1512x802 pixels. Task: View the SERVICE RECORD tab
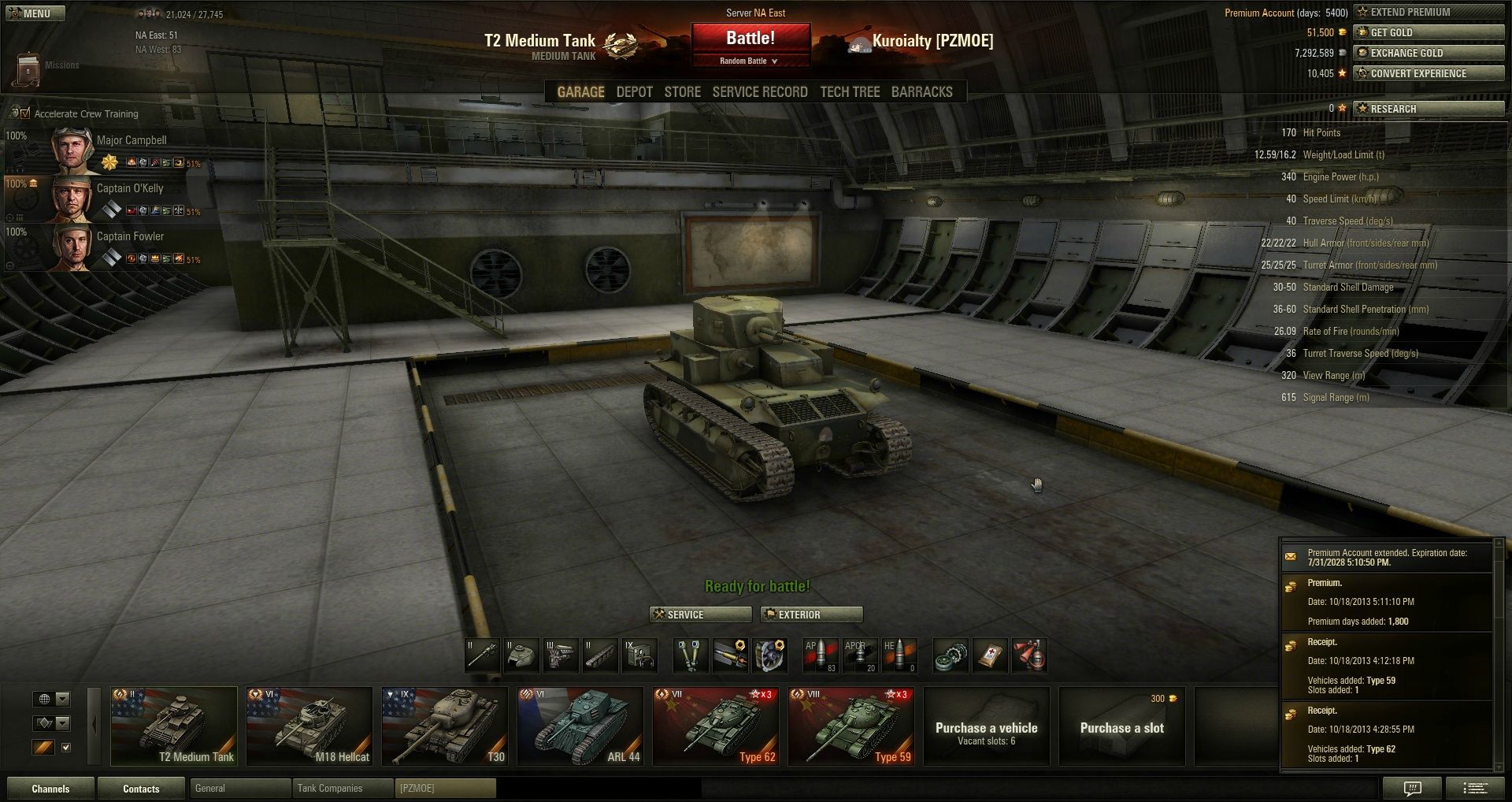pyautogui.click(x=760, y=92)
